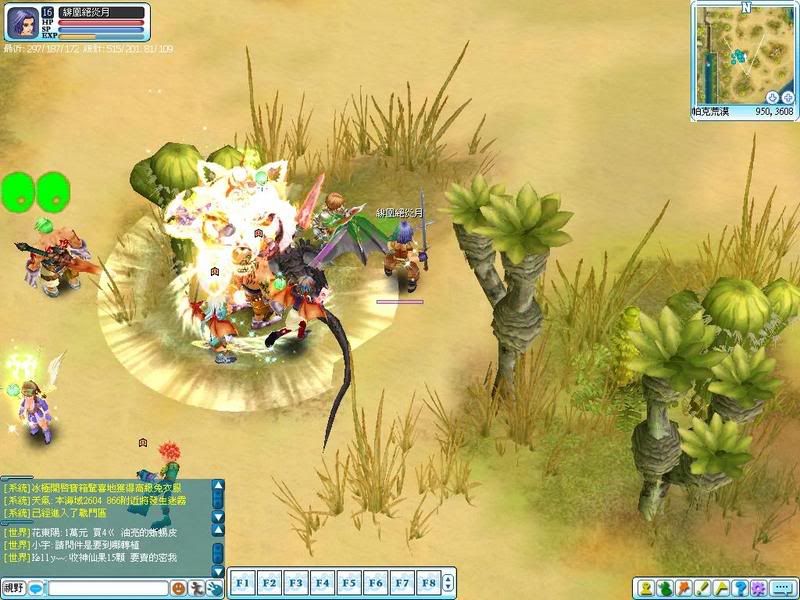Screen dimensions: 800x600
Task: Activate the F5 hotkey slot
Action: [x=348, y=581]
